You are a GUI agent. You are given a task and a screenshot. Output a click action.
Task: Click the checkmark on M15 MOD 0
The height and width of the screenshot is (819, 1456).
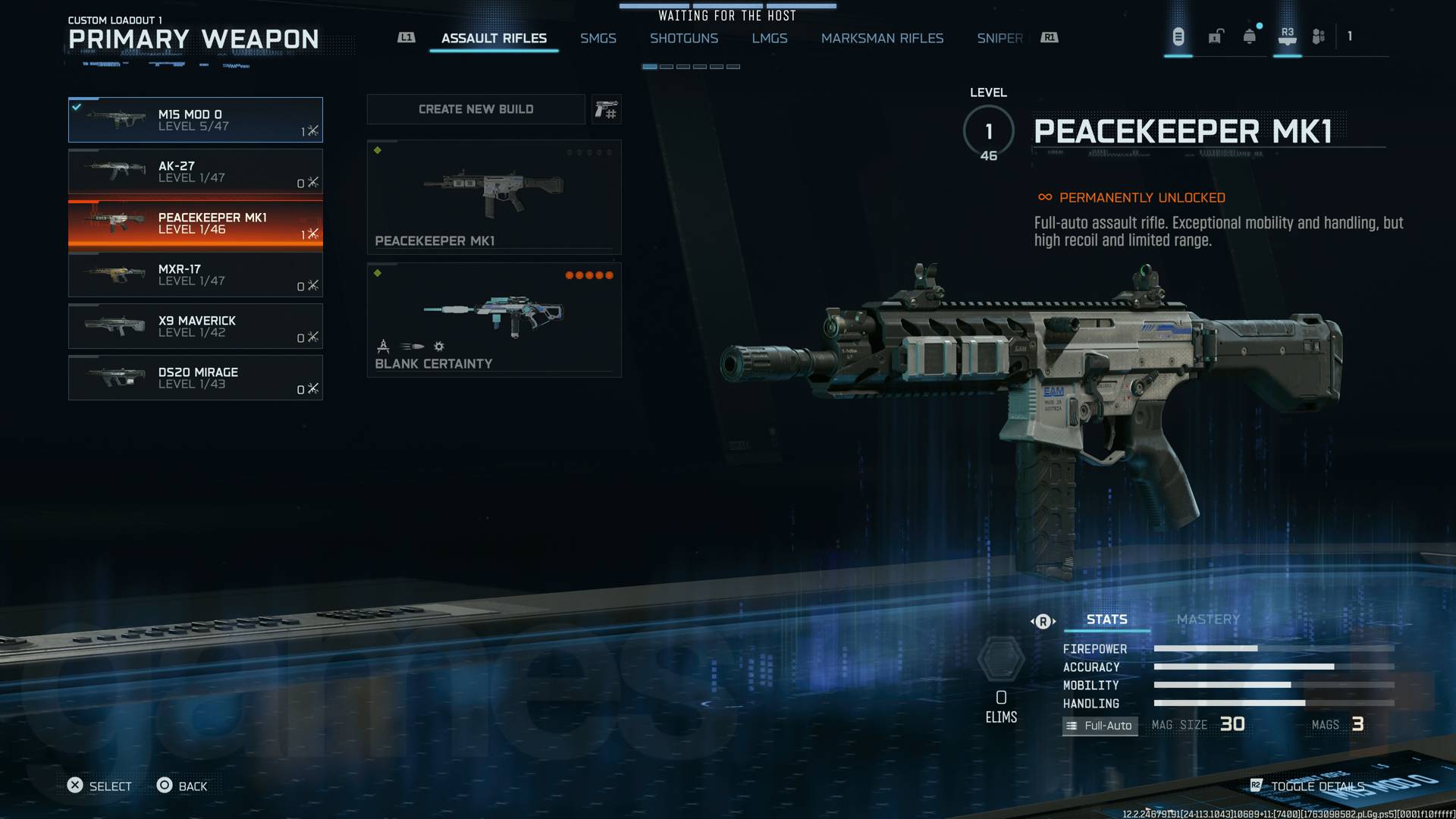[x=76, y=105]
